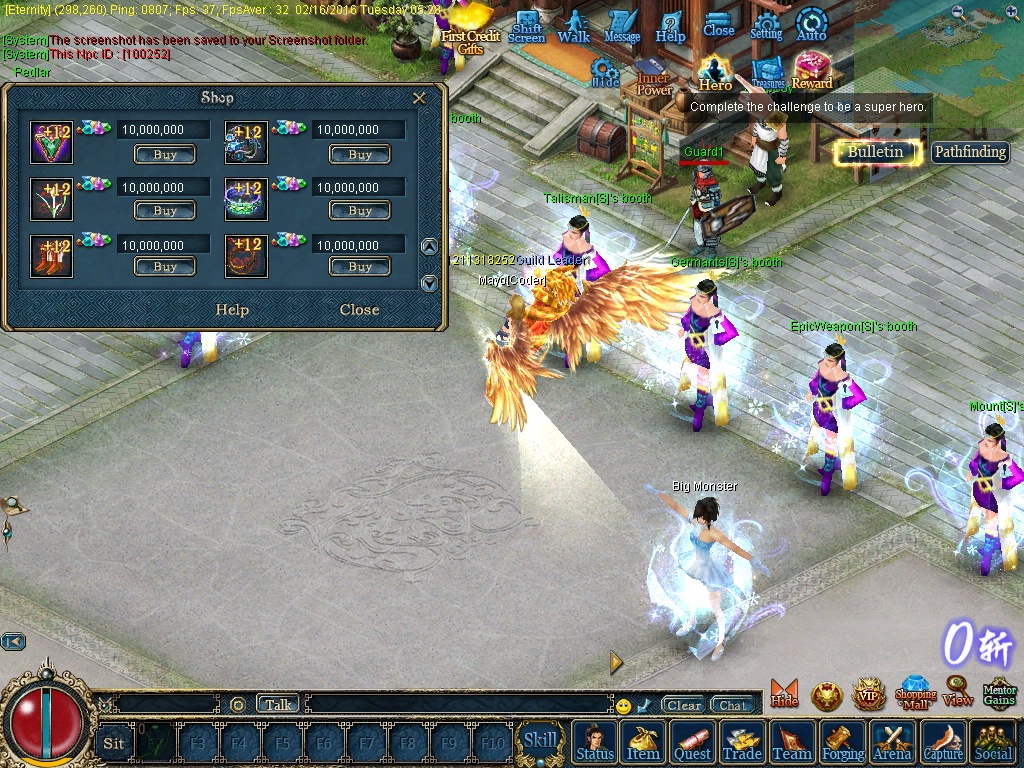Open the Forging menu
Screen dimensions: 1024x768
[843, 742]
